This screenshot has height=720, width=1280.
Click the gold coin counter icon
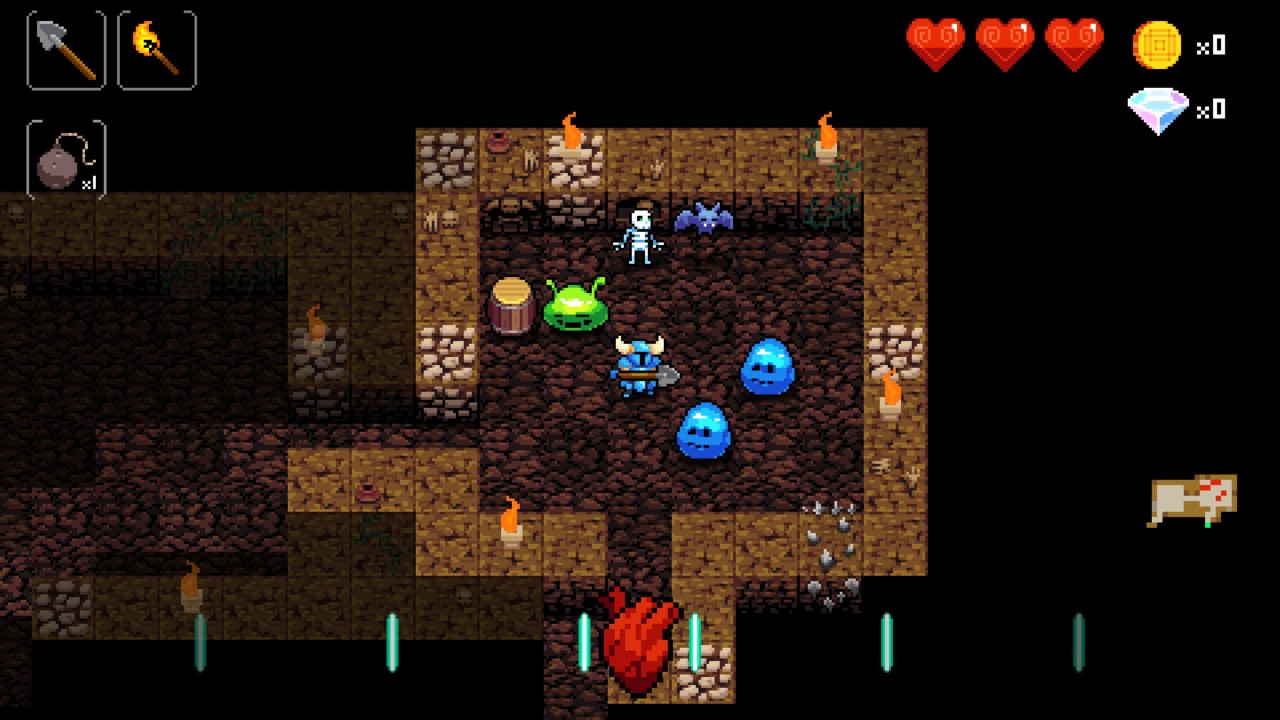(1158, 44)
